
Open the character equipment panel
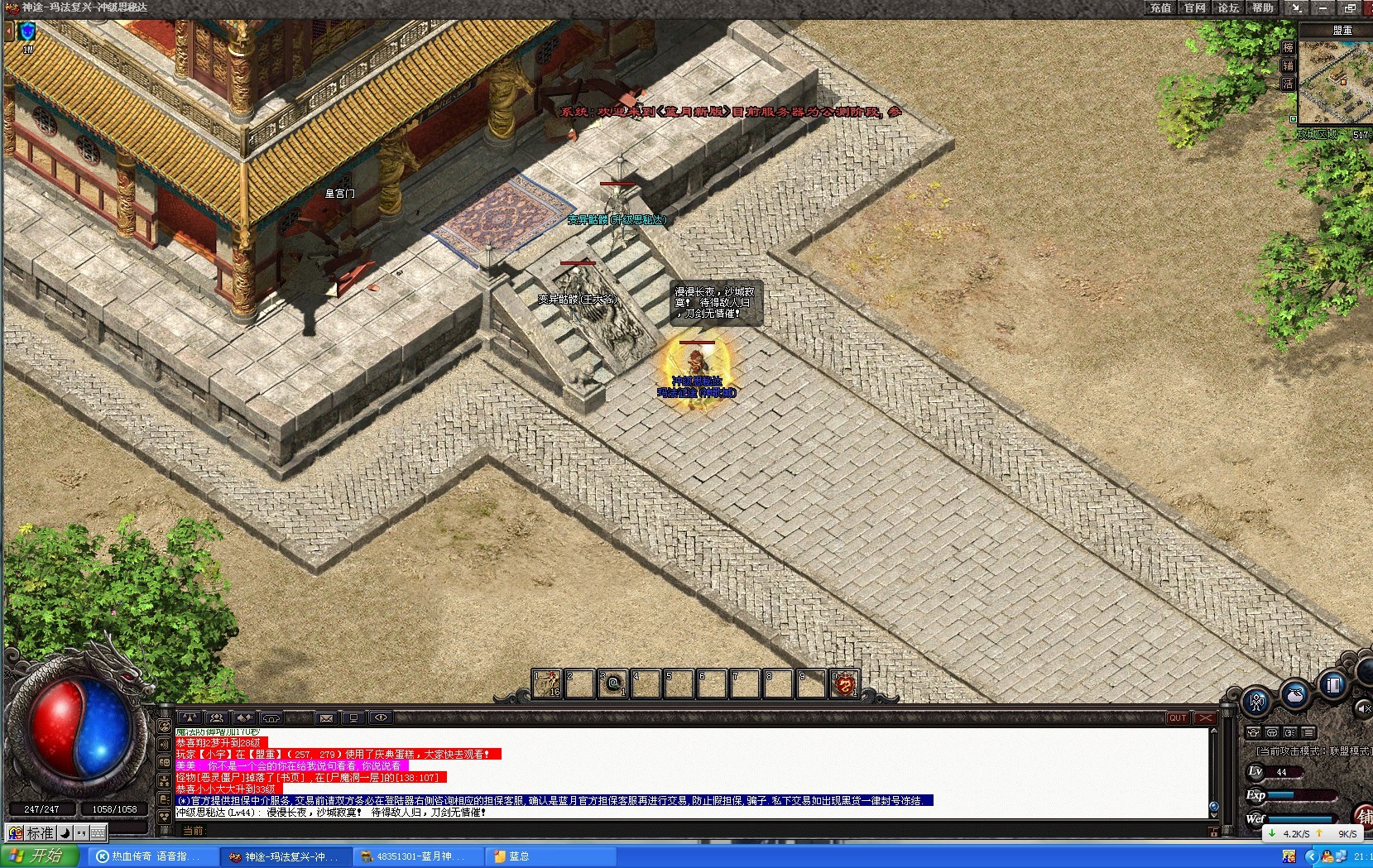pyautogui.click(x=1256, y=702)
